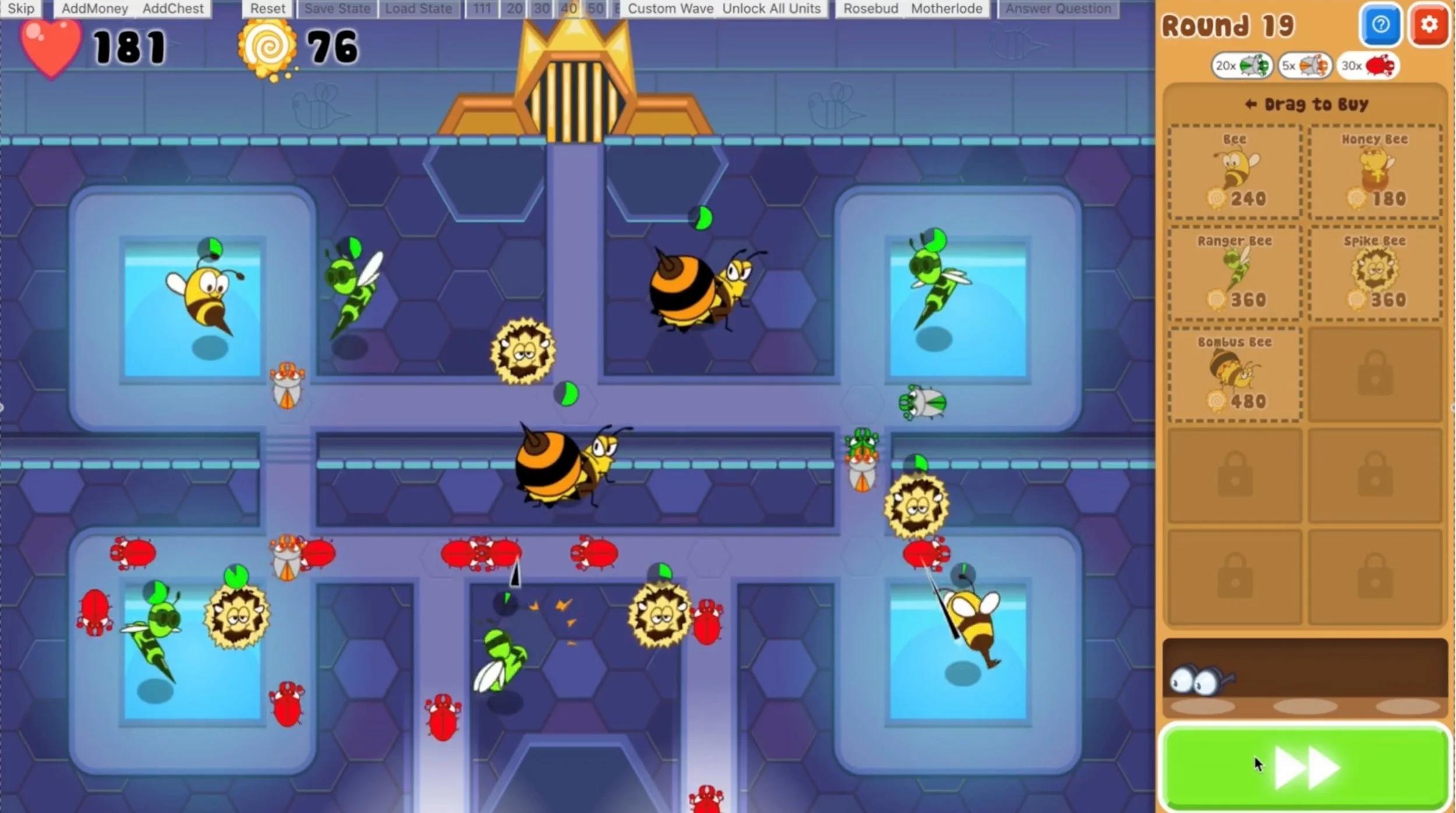This screenshot has width=1456, height=813.
Task: Click the heart health icon
Action: pos(50,45)
